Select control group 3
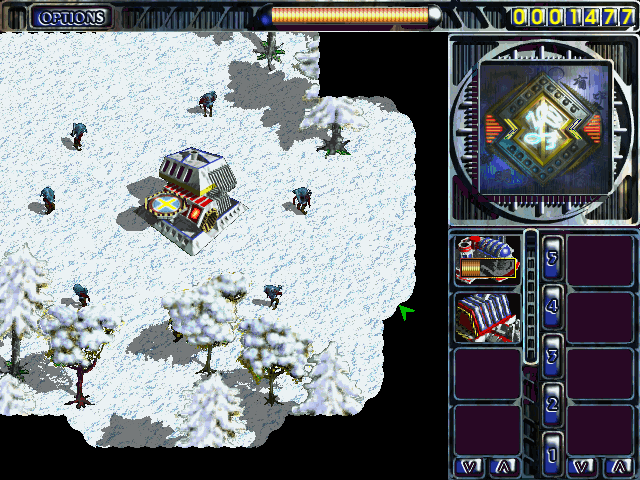 (x=553, y=354)
